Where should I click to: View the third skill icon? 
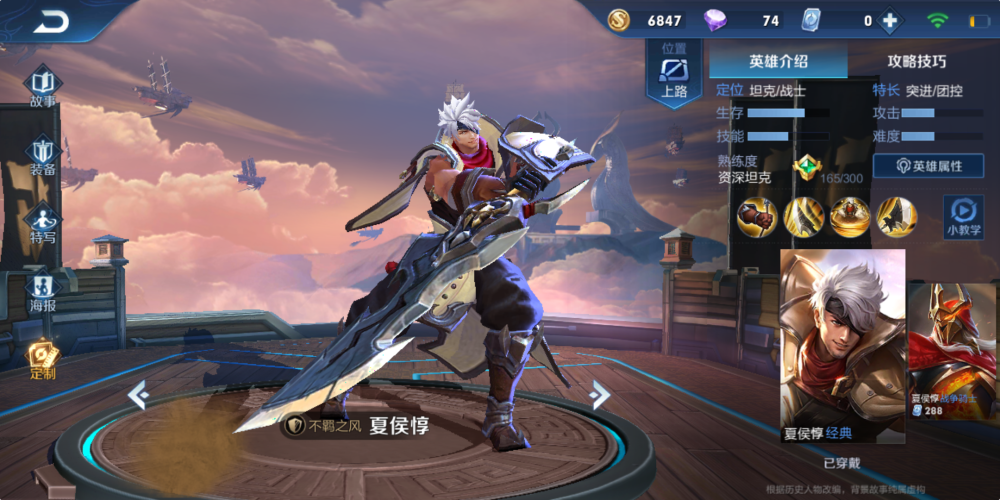tap(850, 217)
